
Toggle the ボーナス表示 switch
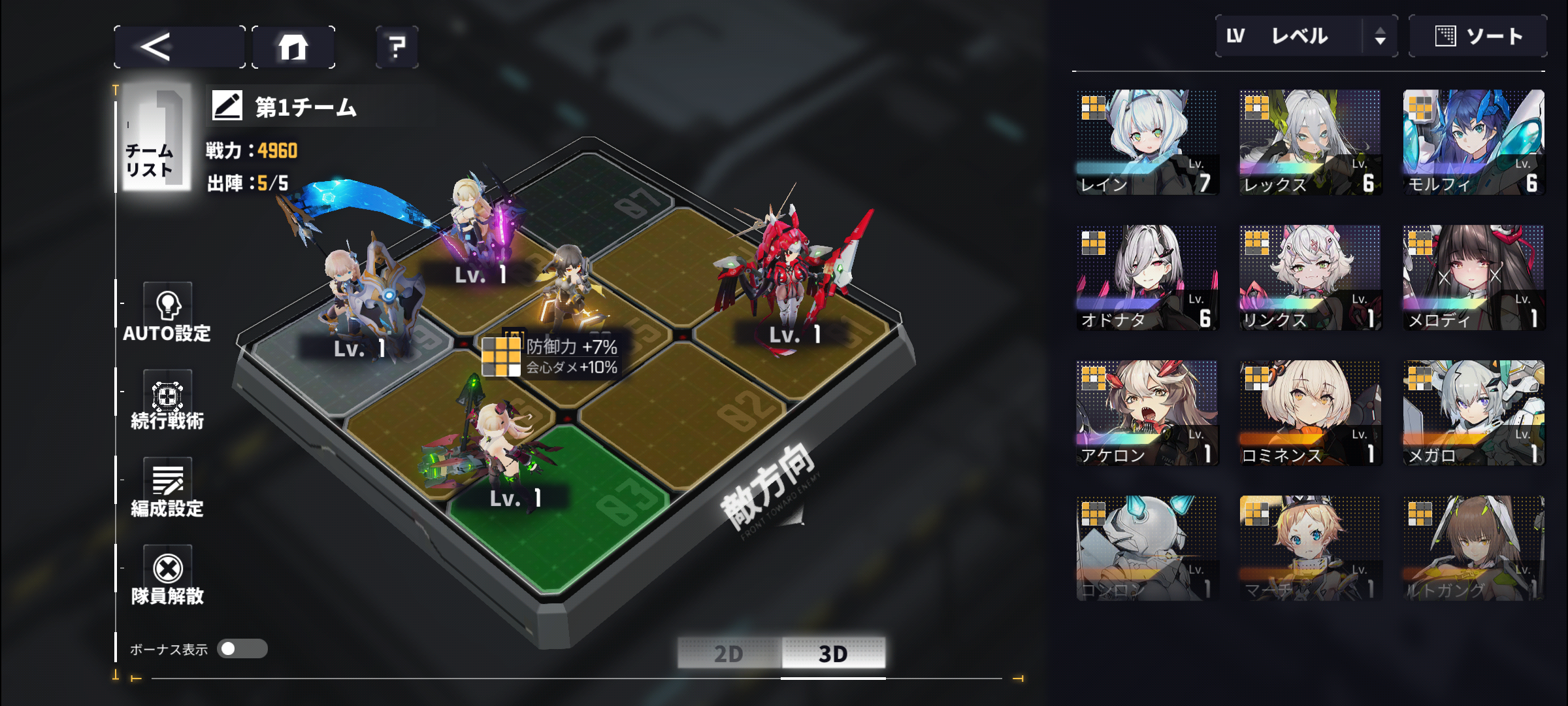[x=242, y=648]
